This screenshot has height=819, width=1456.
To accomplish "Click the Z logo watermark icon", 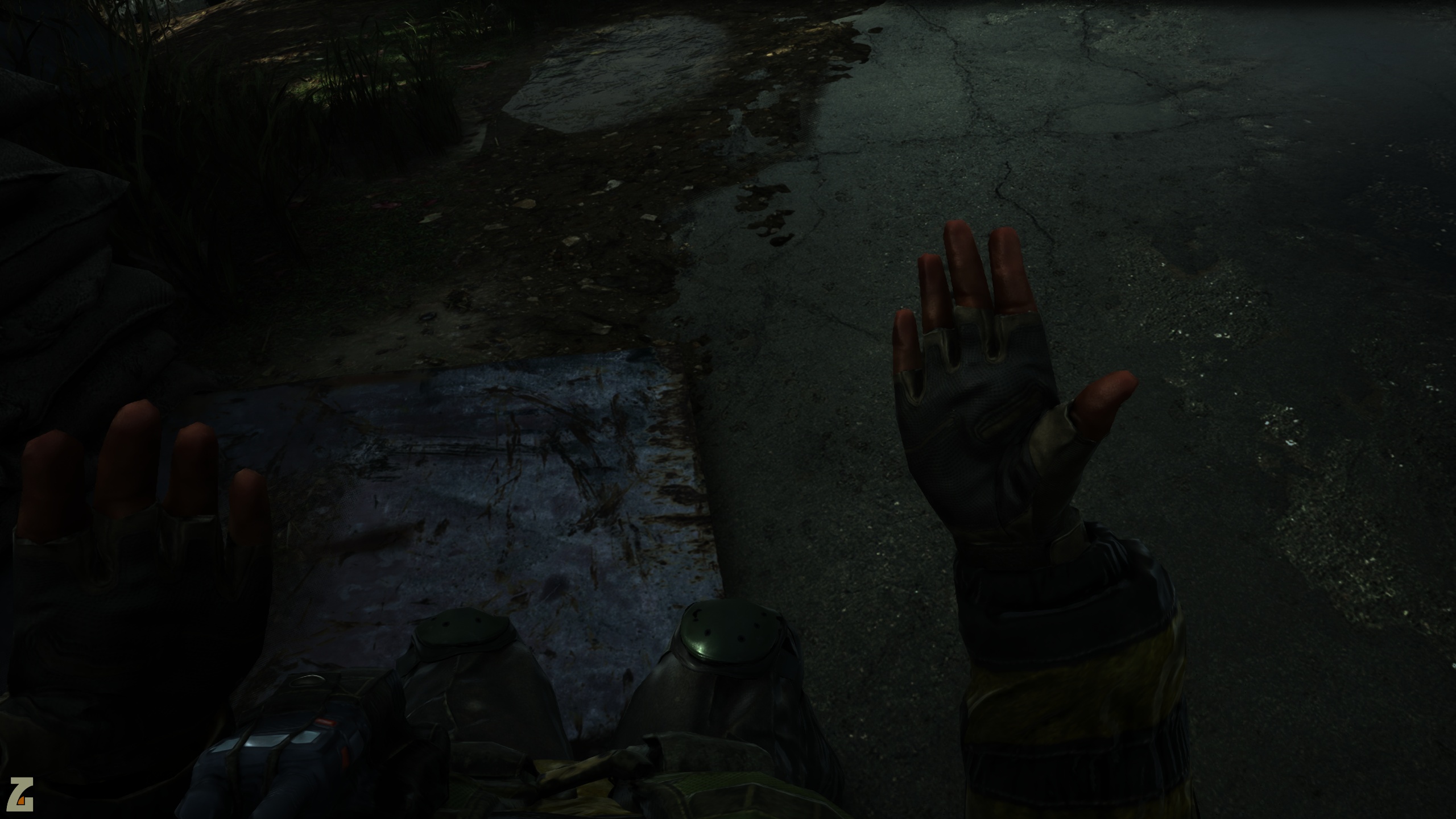I will tap(21, 794).
